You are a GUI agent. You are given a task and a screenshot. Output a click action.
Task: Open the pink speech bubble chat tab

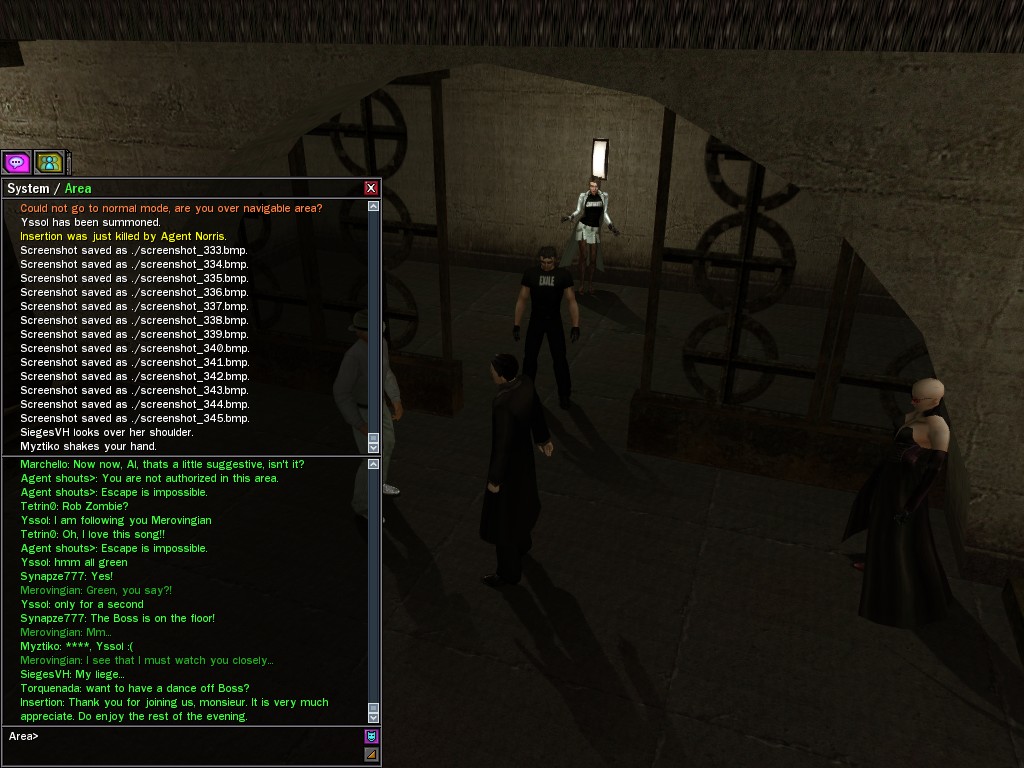16,162
